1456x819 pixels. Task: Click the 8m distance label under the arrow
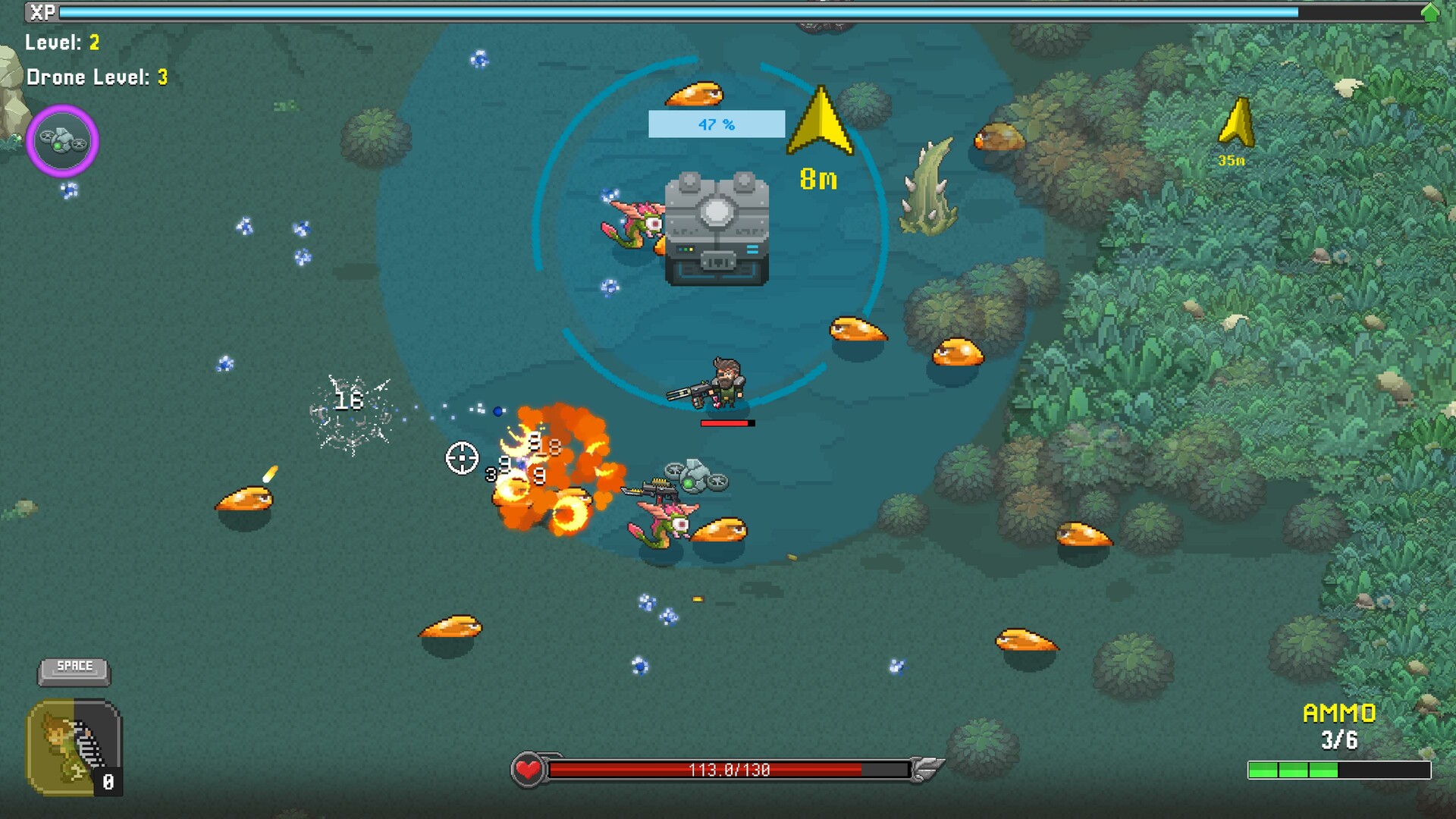(x=819, y=178)
